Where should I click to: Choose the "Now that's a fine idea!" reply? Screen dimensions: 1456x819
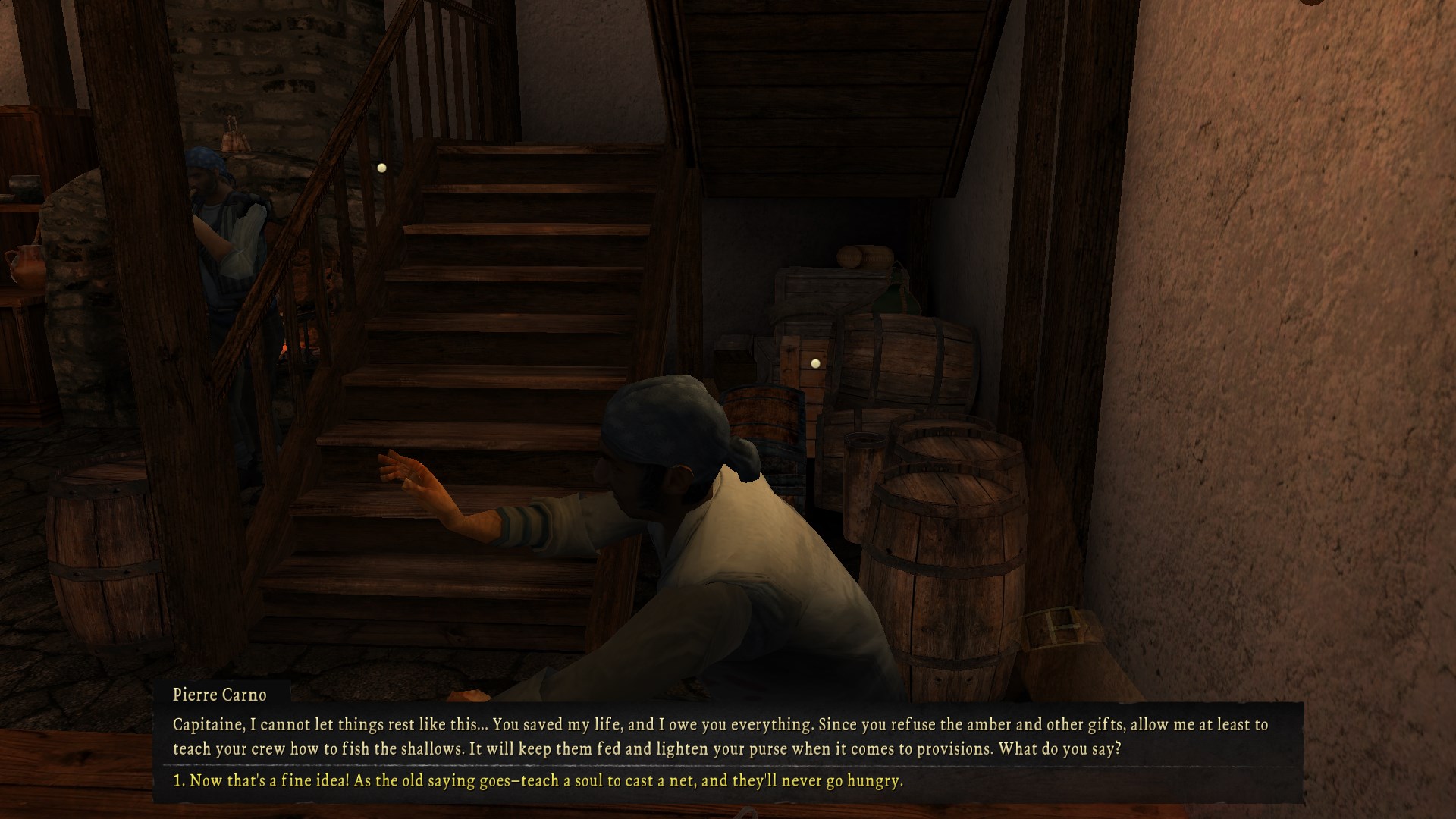[x=538, y=780]
